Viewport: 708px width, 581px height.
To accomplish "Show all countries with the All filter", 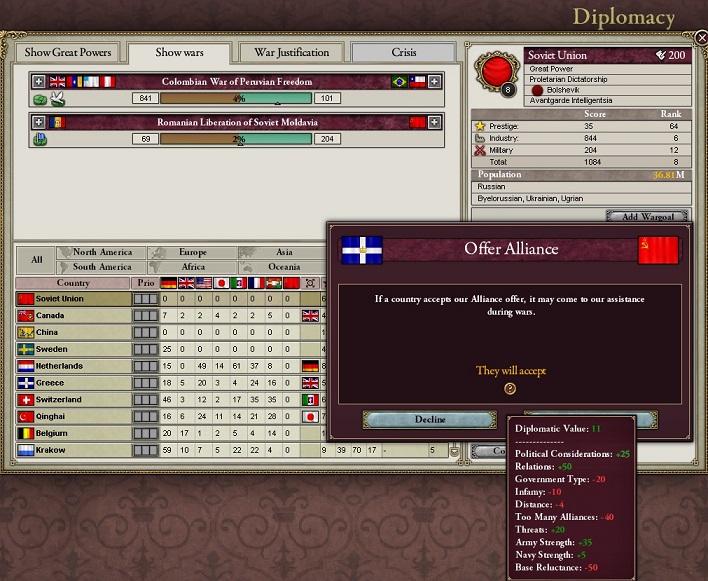I will point(37,260).
